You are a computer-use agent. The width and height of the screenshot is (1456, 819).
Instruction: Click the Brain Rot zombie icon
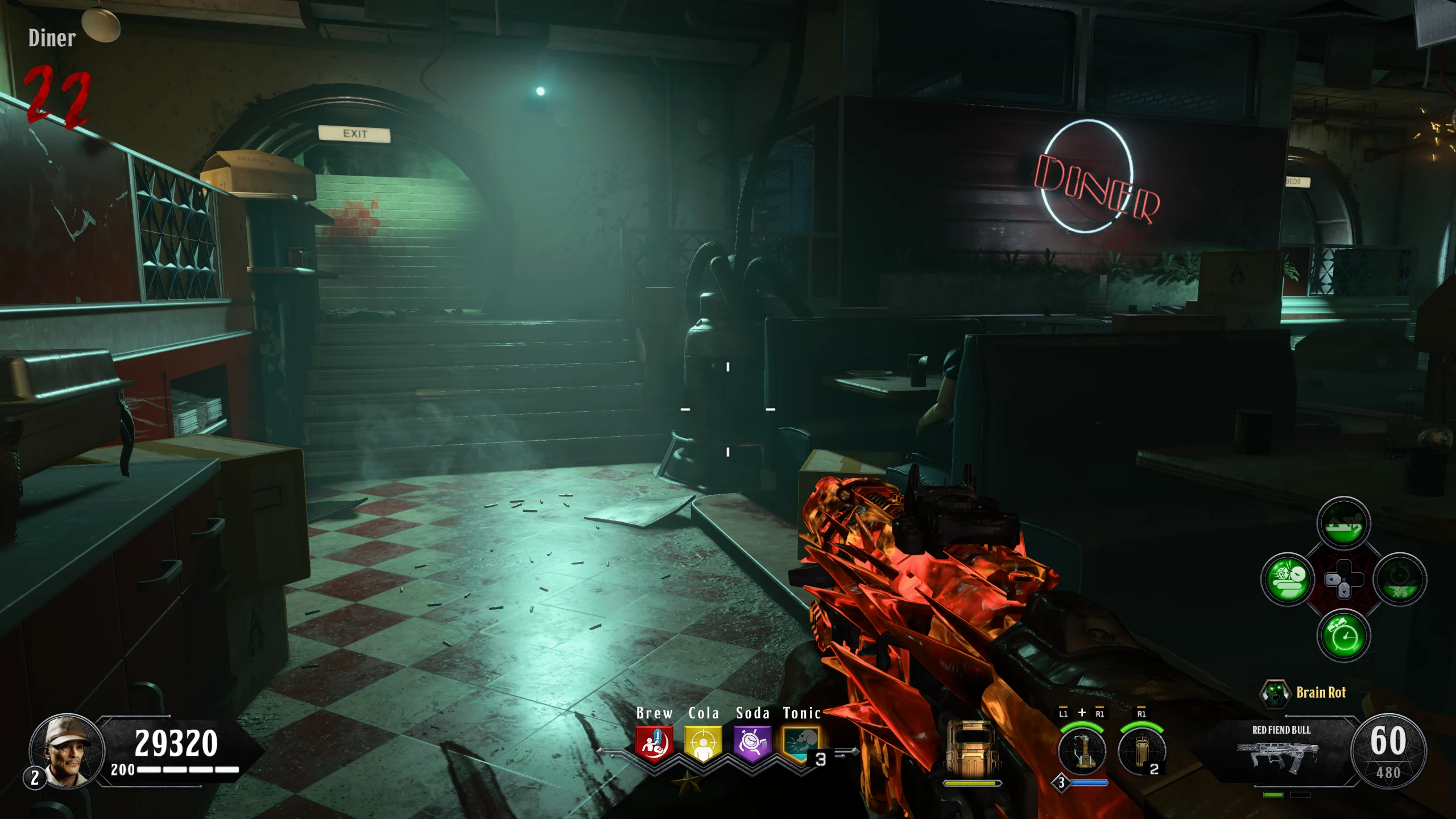point(1275,693)
